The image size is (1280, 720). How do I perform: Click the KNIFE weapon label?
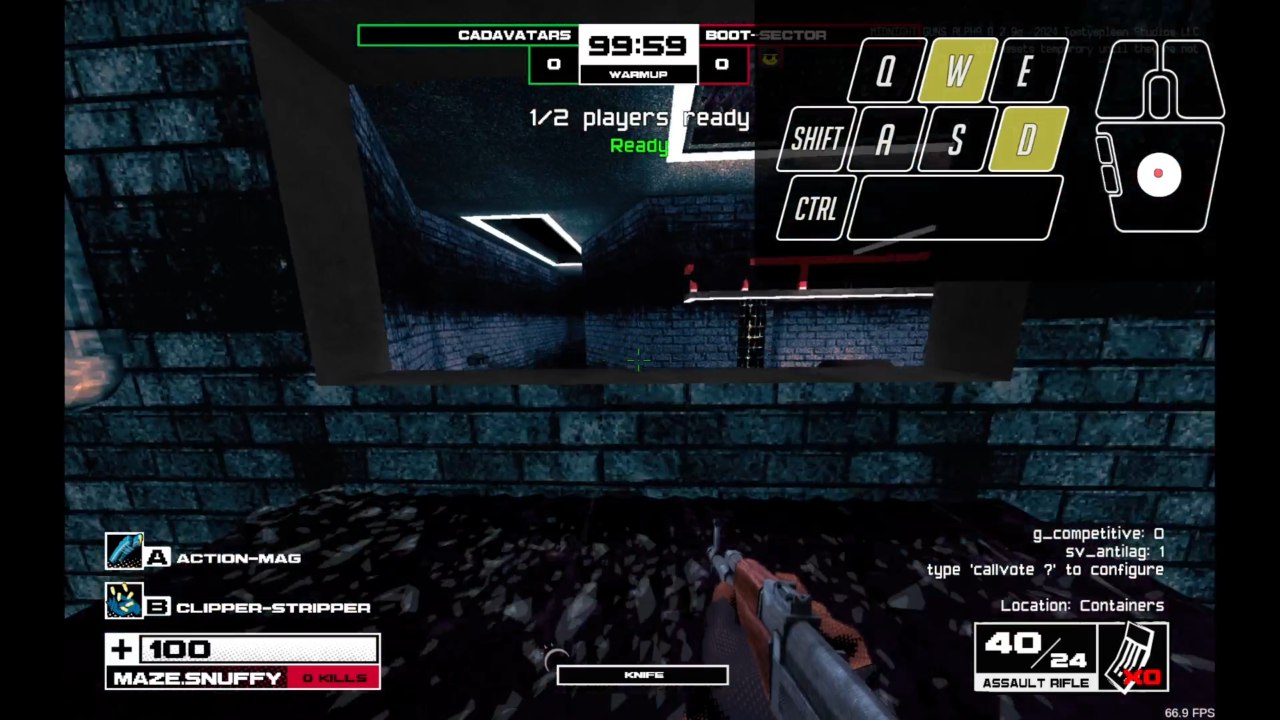coord(641,674)
